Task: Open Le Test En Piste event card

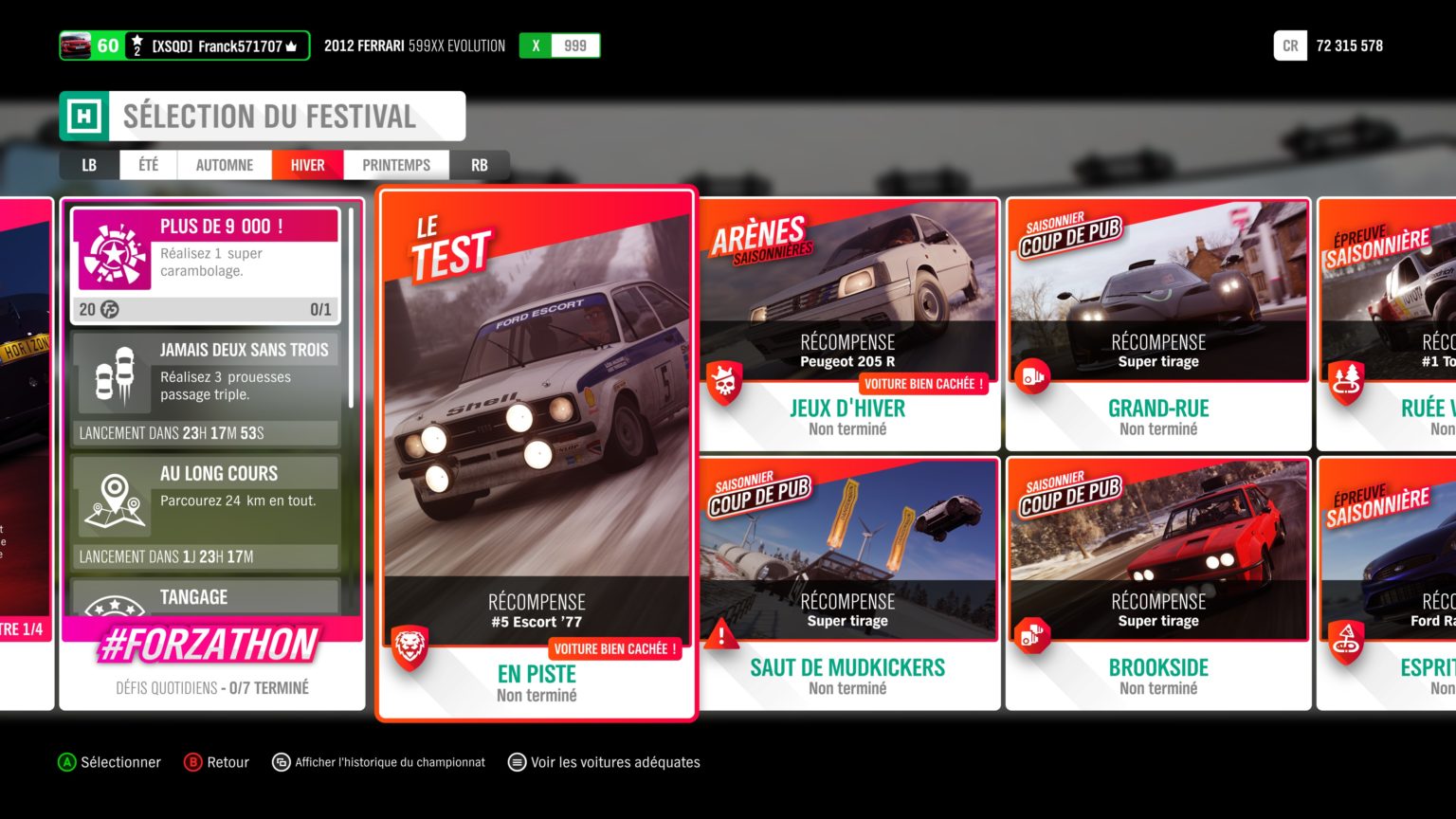Action: 537,453
